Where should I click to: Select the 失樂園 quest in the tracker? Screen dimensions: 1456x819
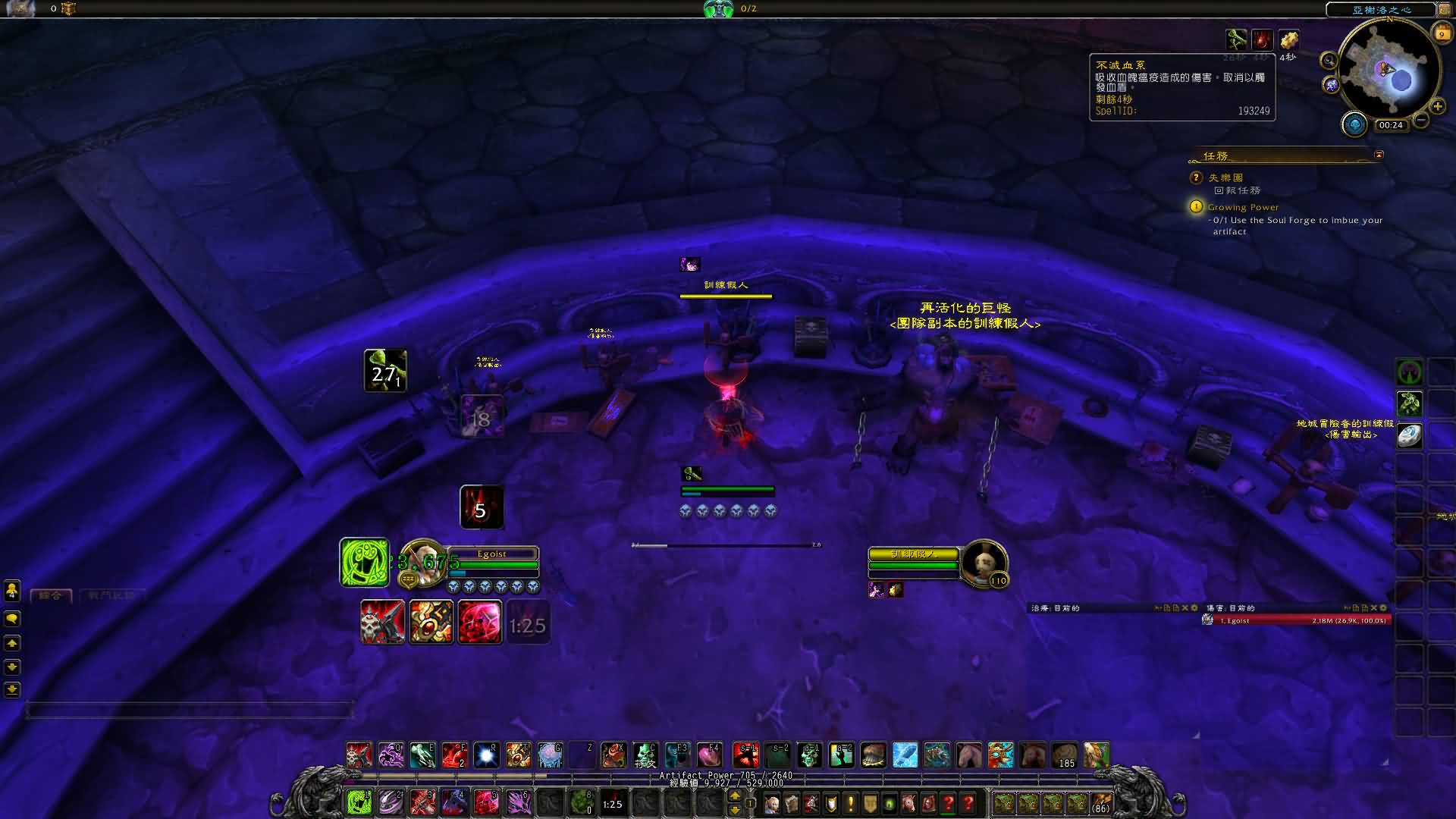[x=1225, y=177]
